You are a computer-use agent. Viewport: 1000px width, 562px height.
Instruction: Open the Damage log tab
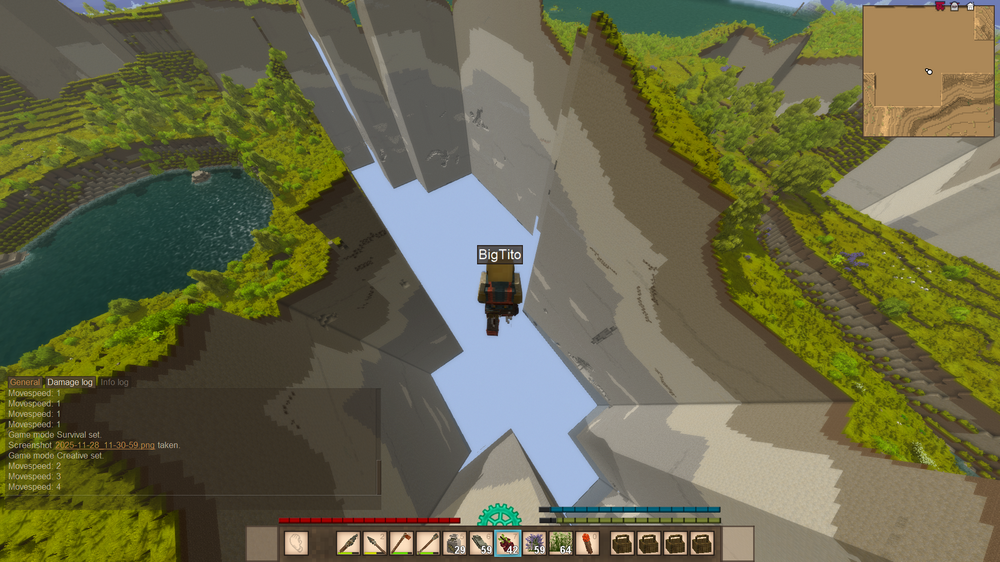tap(70, 382)
